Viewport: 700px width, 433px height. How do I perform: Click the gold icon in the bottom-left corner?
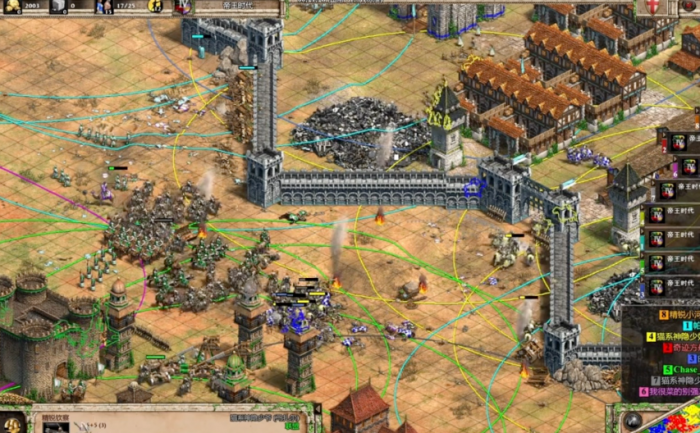pos(14,423)
